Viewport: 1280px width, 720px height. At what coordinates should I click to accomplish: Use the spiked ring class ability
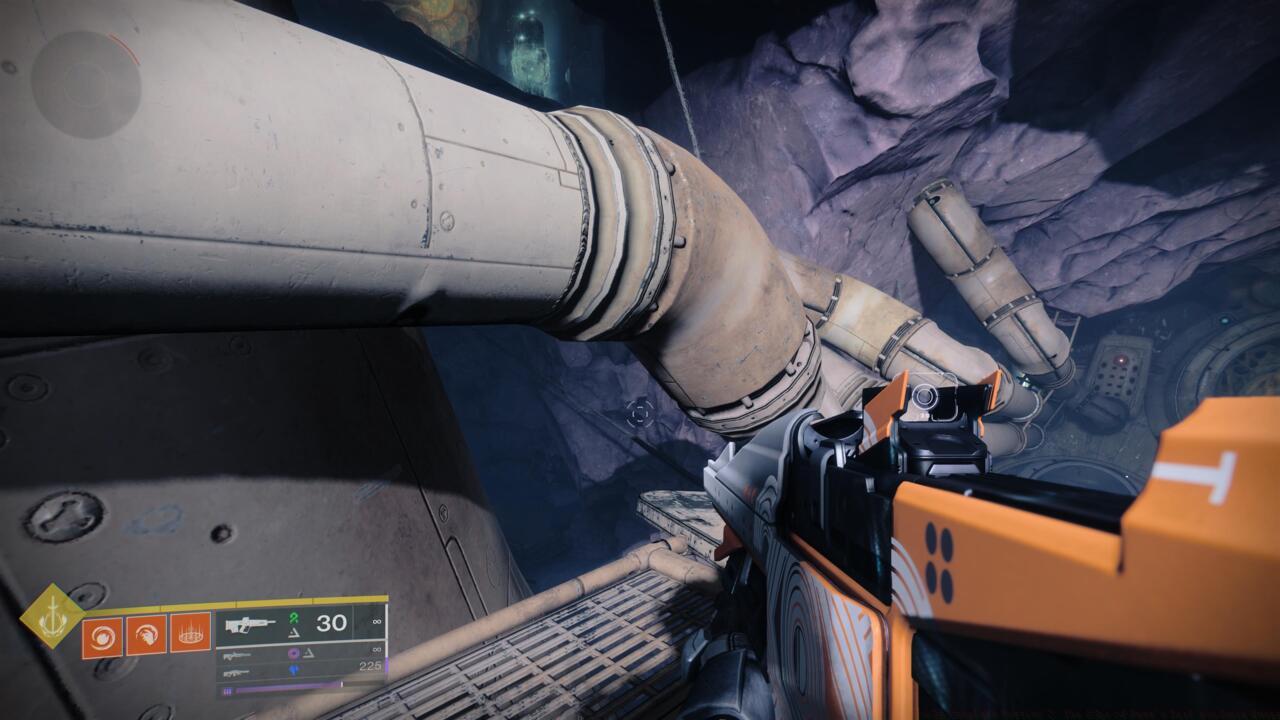[x=190, y=634]
